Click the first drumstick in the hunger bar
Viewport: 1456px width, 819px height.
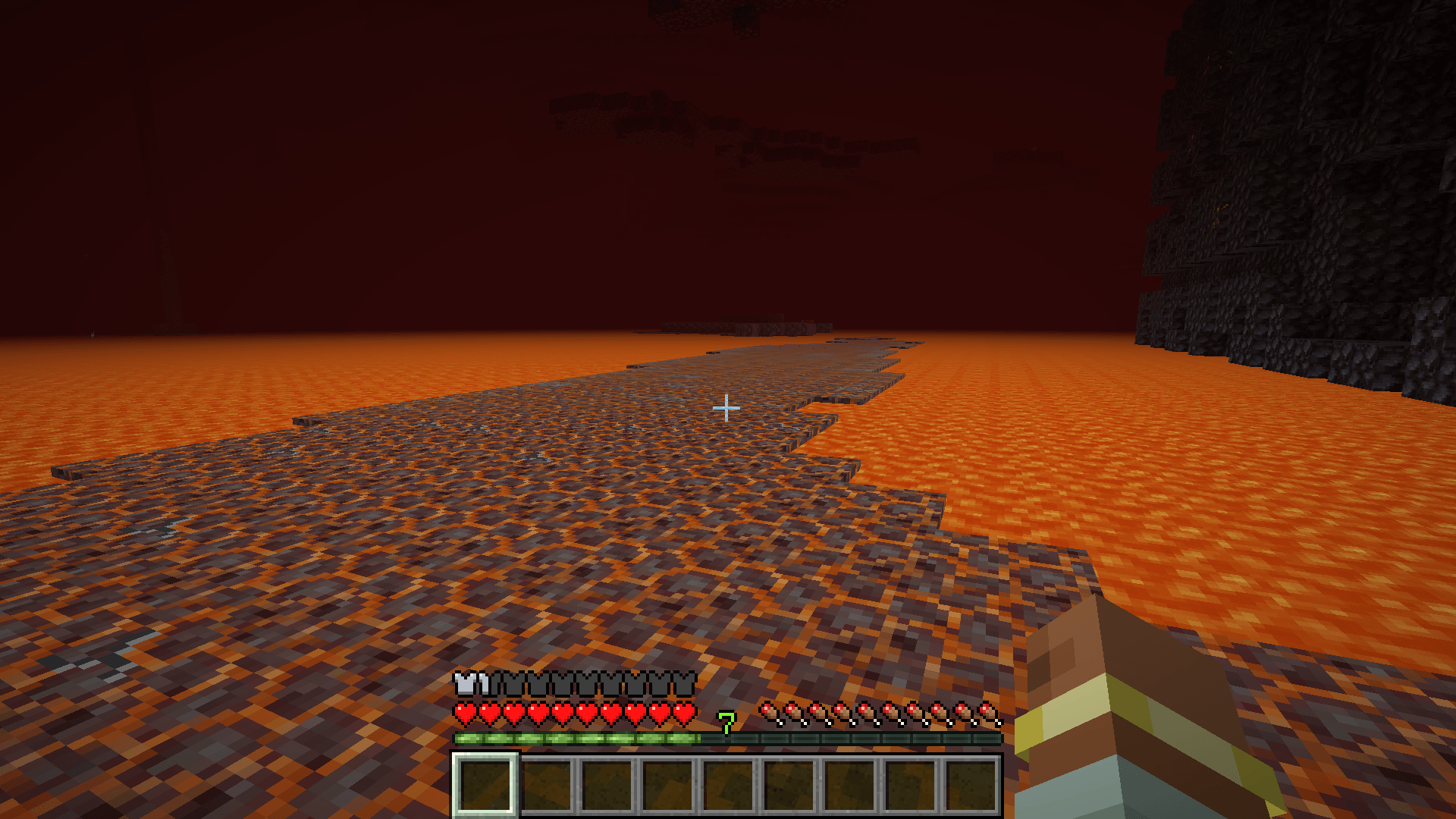tap(768, 713)
